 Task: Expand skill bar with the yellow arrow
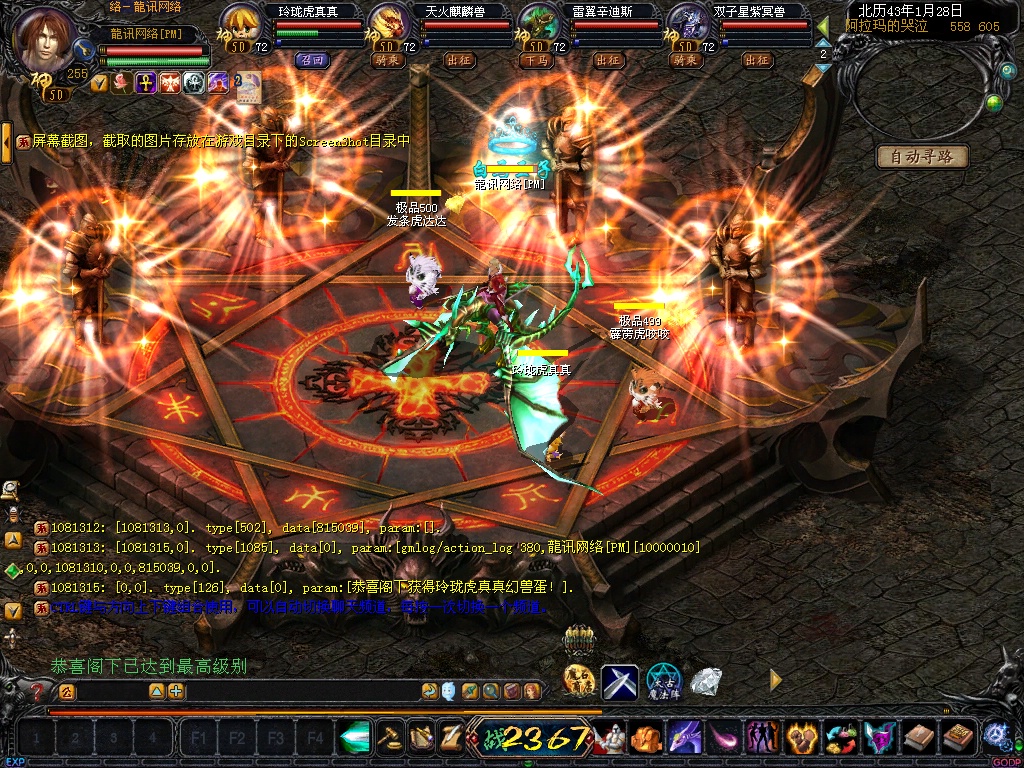click(x=775, y=680)
